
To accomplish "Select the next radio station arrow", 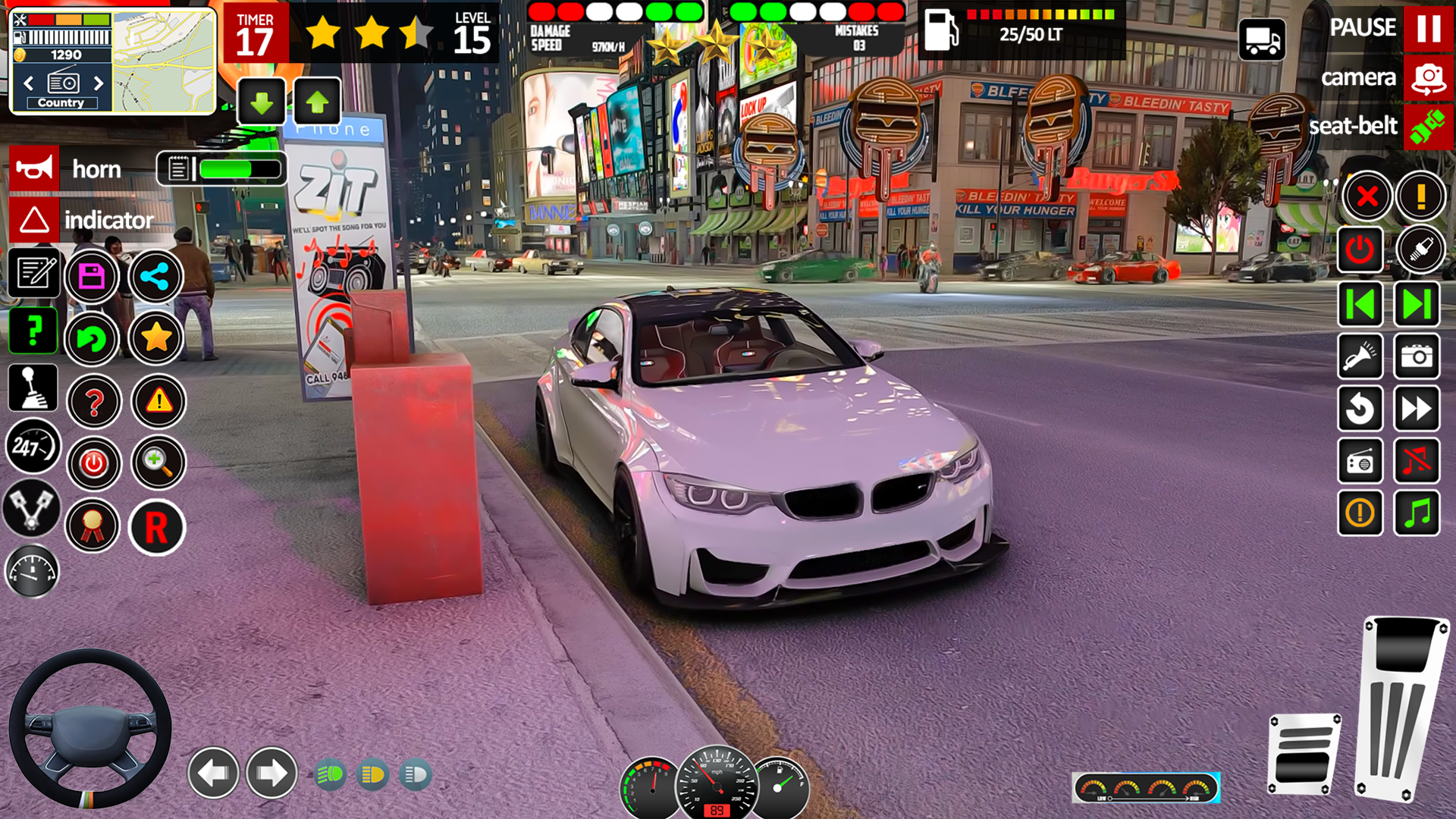I will pyautogui.click(x=99, y=83).
